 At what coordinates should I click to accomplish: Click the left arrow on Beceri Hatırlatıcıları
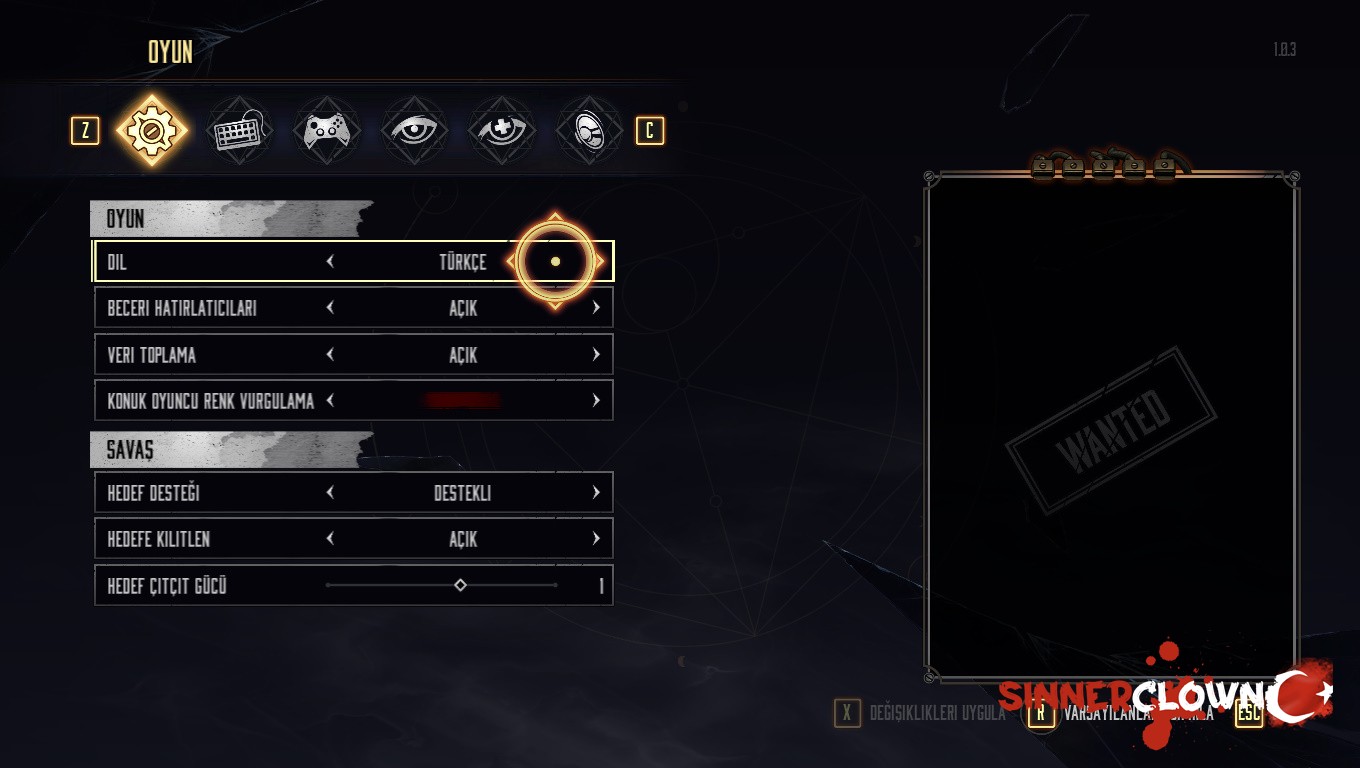pos(330,308)
